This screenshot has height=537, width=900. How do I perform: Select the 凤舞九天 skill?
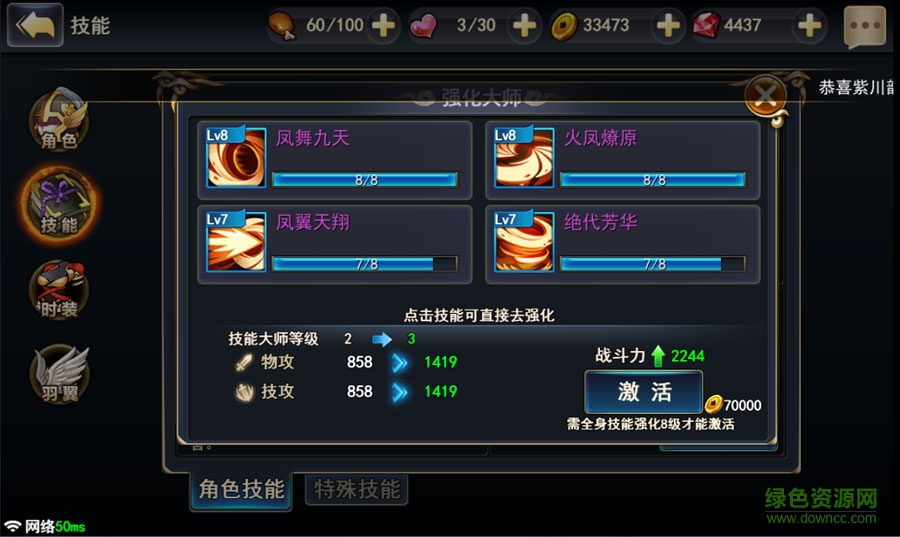335,160
